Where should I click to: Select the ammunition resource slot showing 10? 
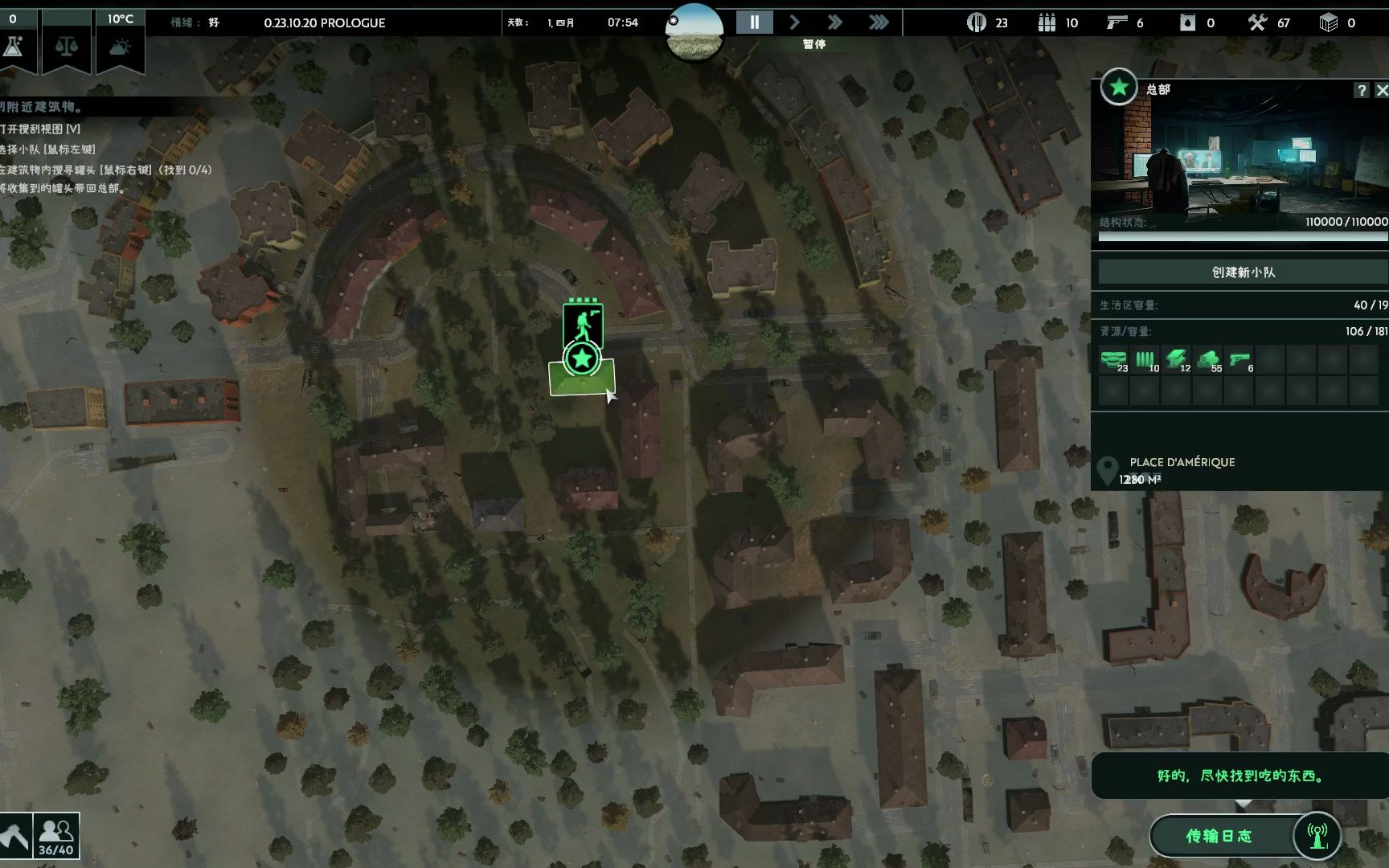[1145, 359]
